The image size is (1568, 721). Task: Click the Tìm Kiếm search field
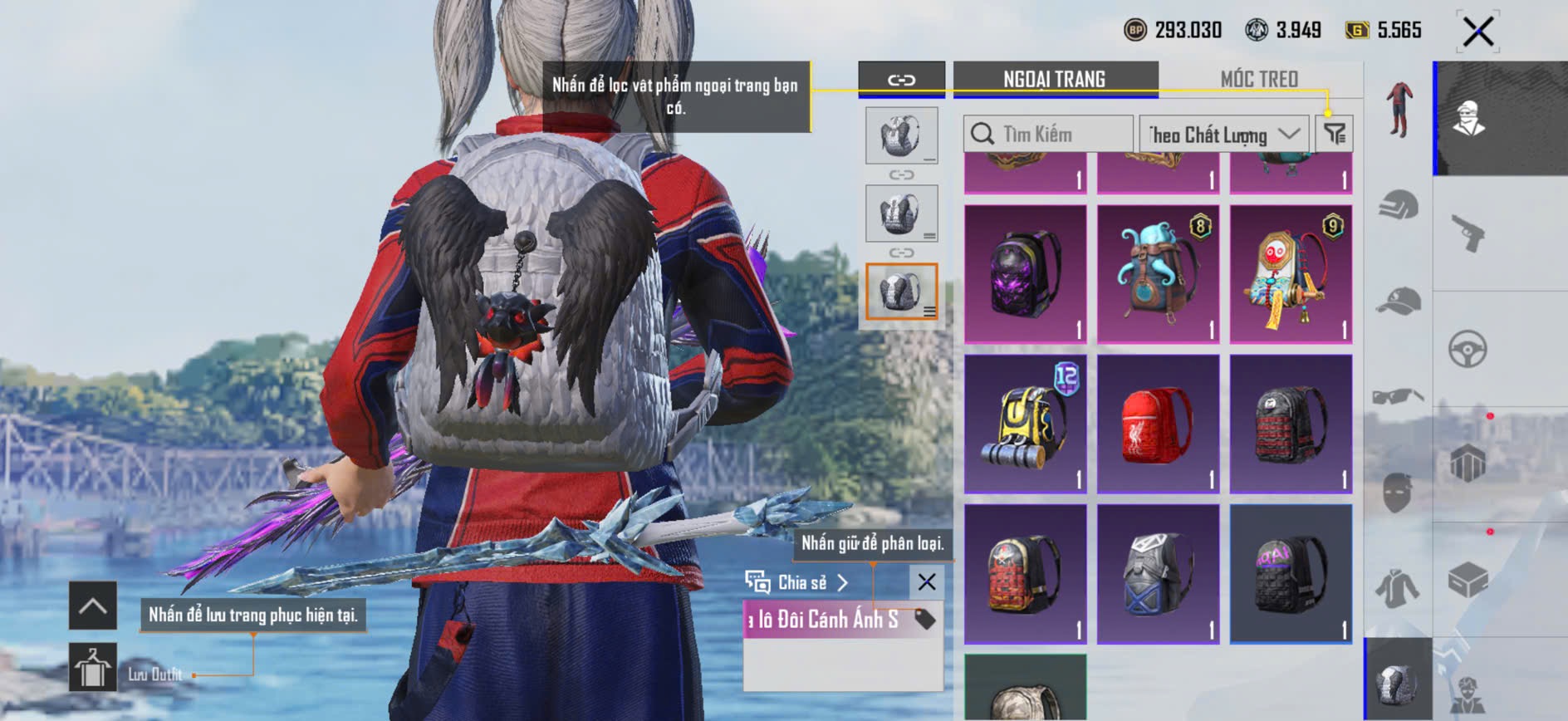1048,134
